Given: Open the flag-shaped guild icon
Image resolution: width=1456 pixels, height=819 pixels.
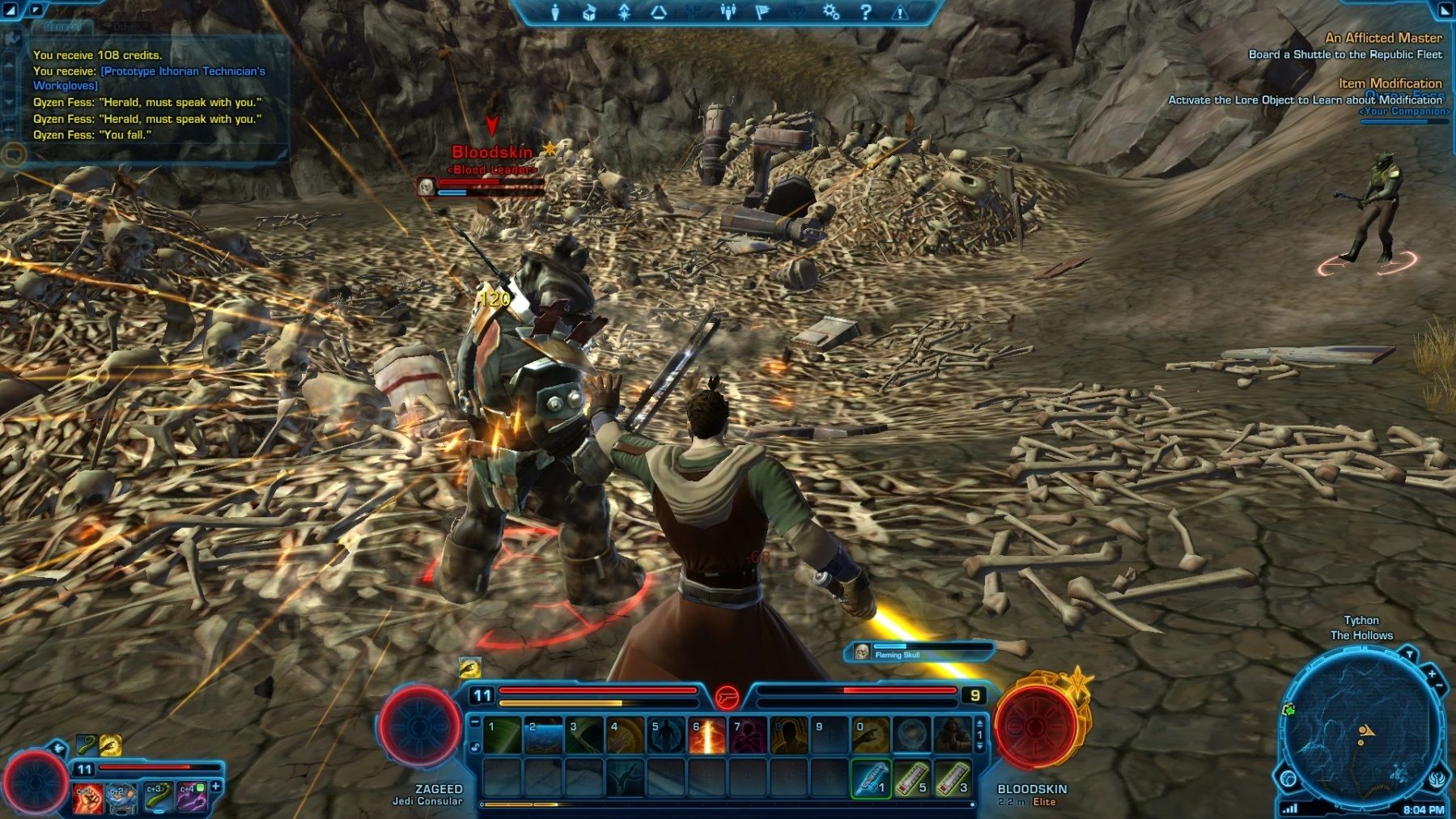Looking at the screenshot, I should pyautogui.click(x=762, y=12).
